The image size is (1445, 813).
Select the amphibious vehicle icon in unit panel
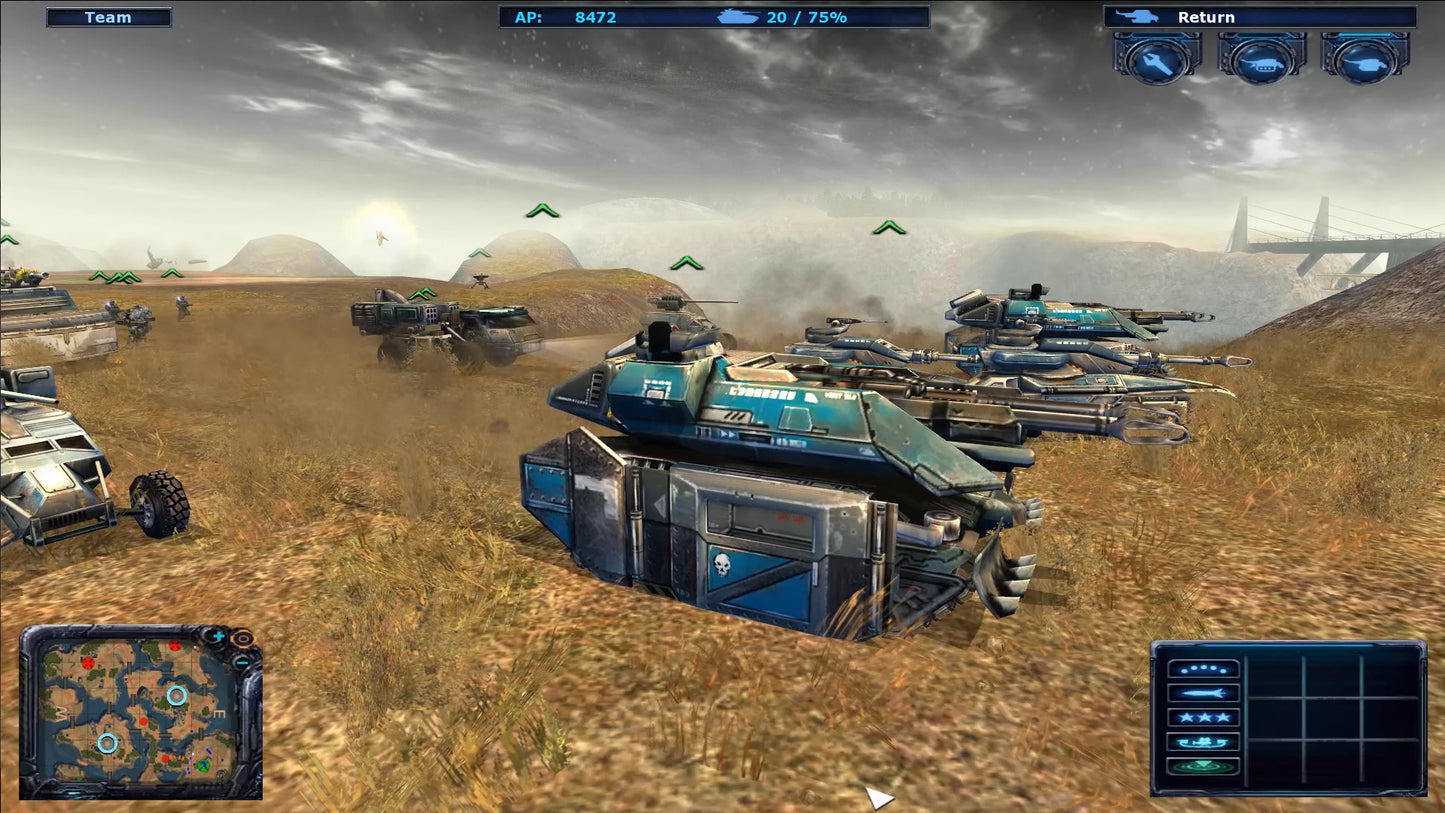coord(1202,742)
